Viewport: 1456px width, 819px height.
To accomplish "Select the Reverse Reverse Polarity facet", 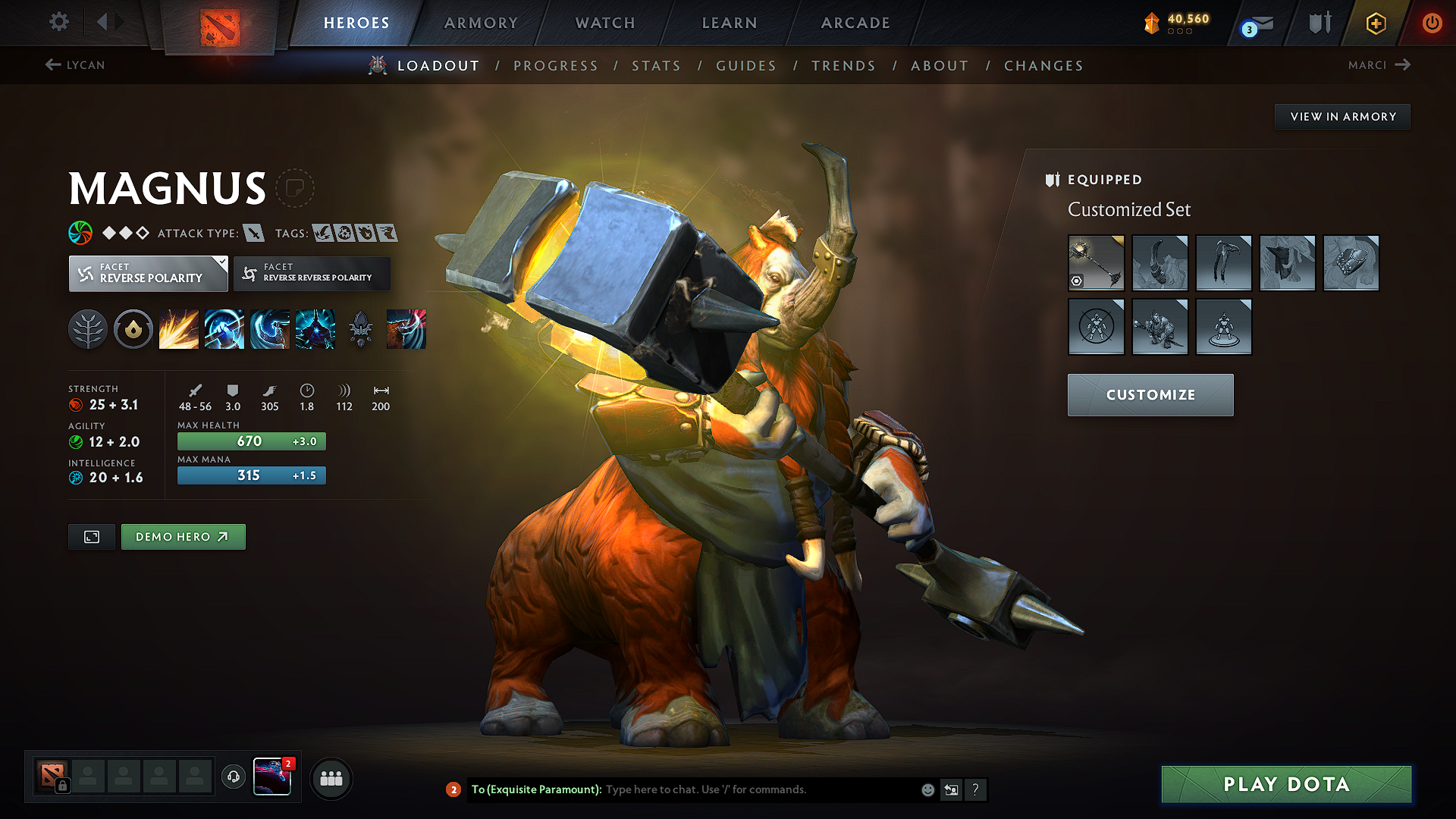I will pos(311,273).
